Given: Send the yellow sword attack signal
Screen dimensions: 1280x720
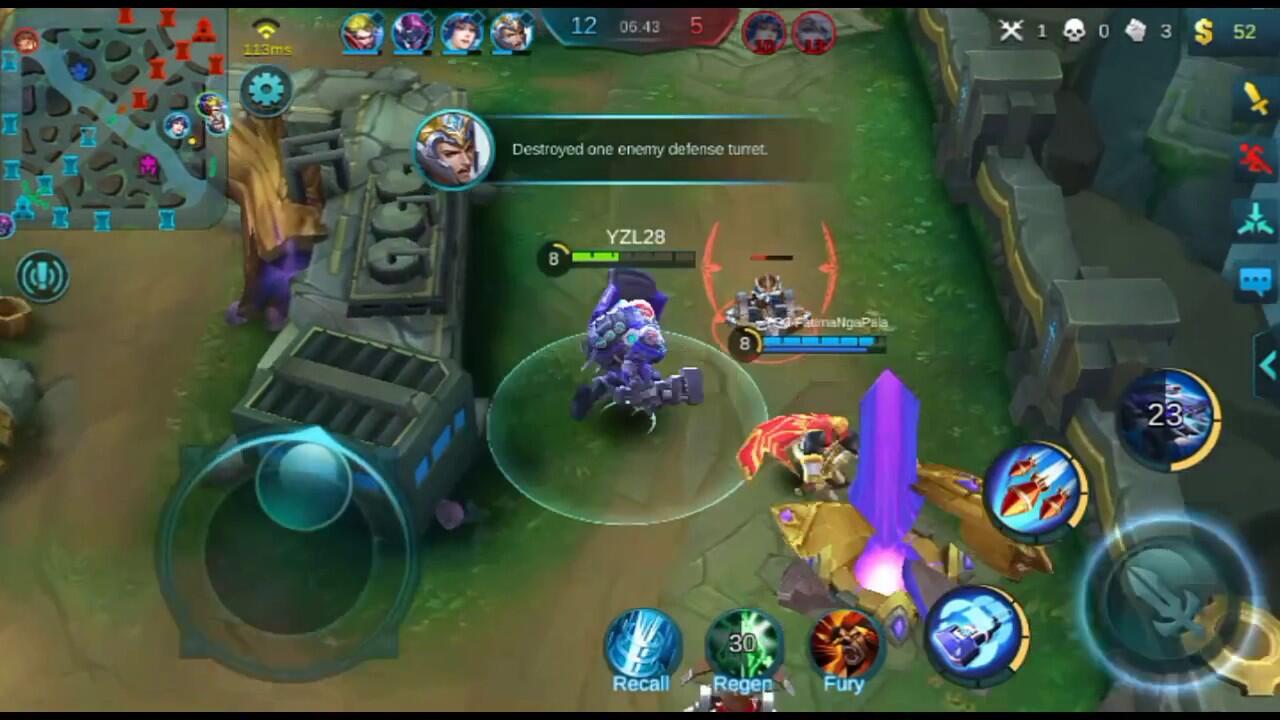Looking at the screenshot, I should tap(1255, 99).
